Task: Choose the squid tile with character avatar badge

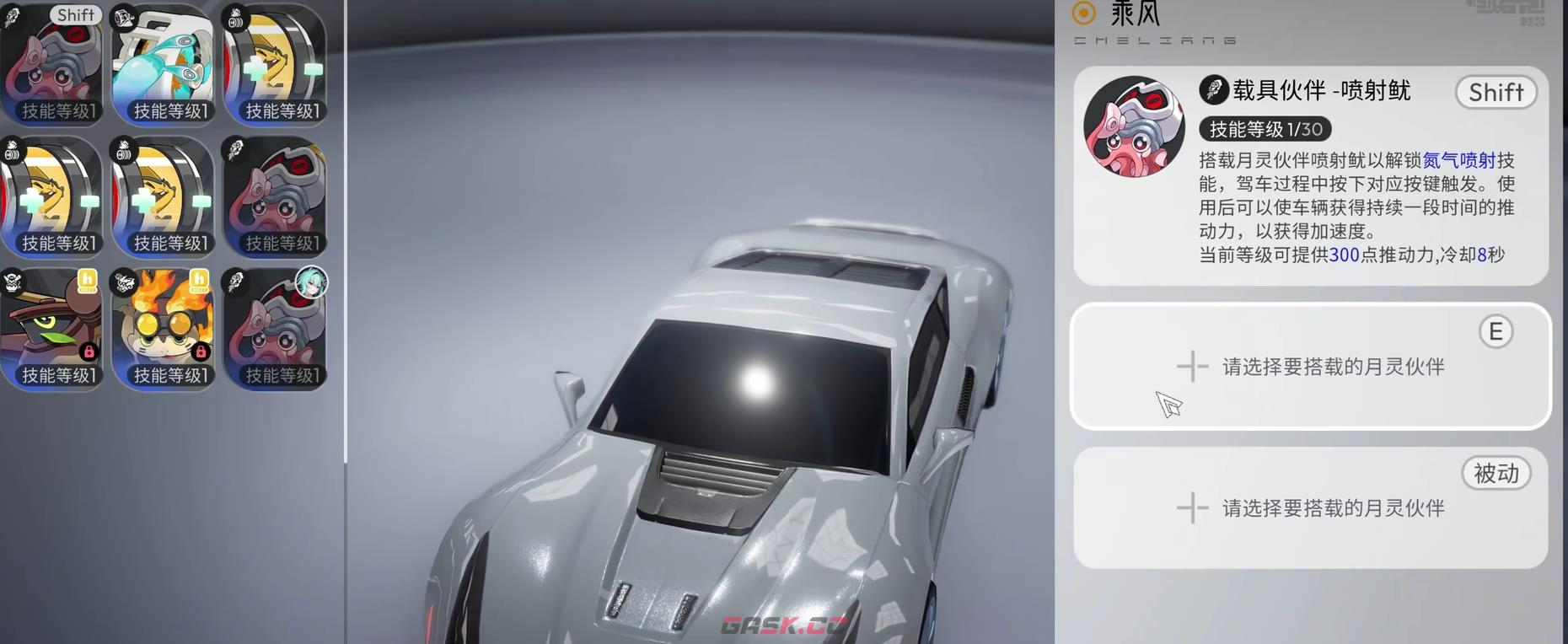Action: click(x=275, y=329)
